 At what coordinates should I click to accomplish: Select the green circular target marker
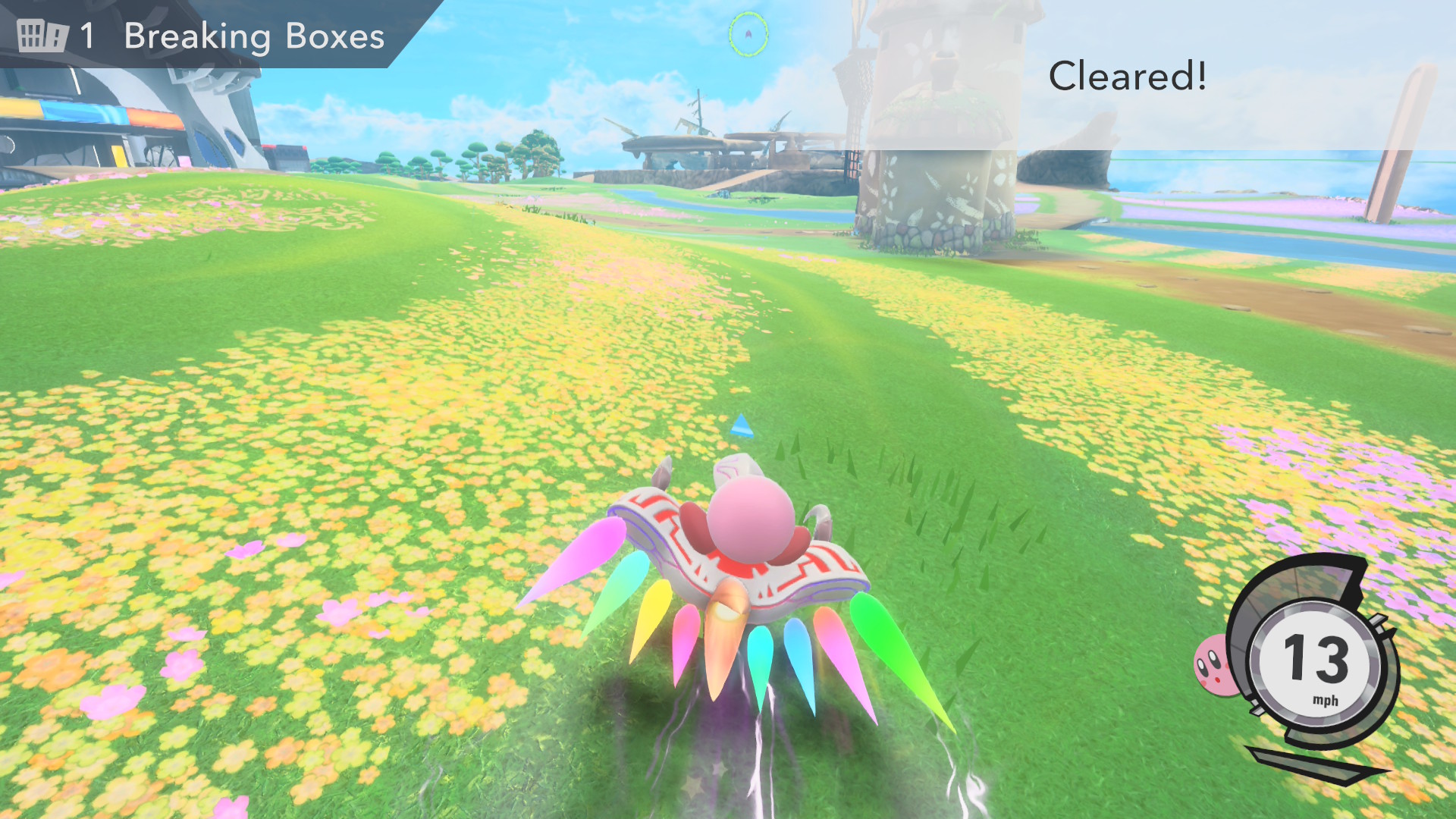(x=748, y=33)
